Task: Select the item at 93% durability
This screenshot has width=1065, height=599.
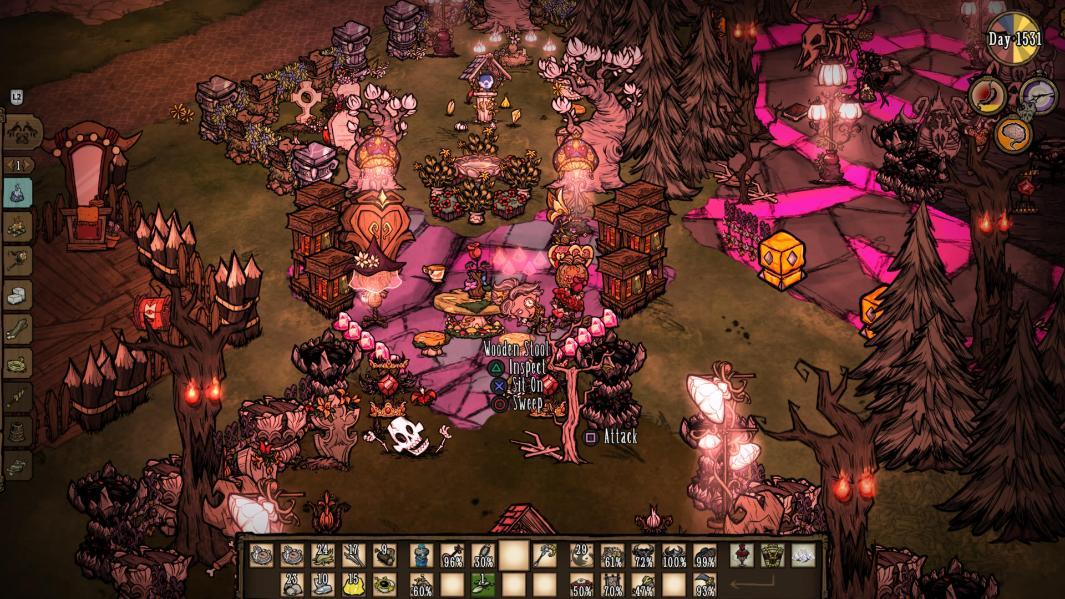Action: coord(704,584)
